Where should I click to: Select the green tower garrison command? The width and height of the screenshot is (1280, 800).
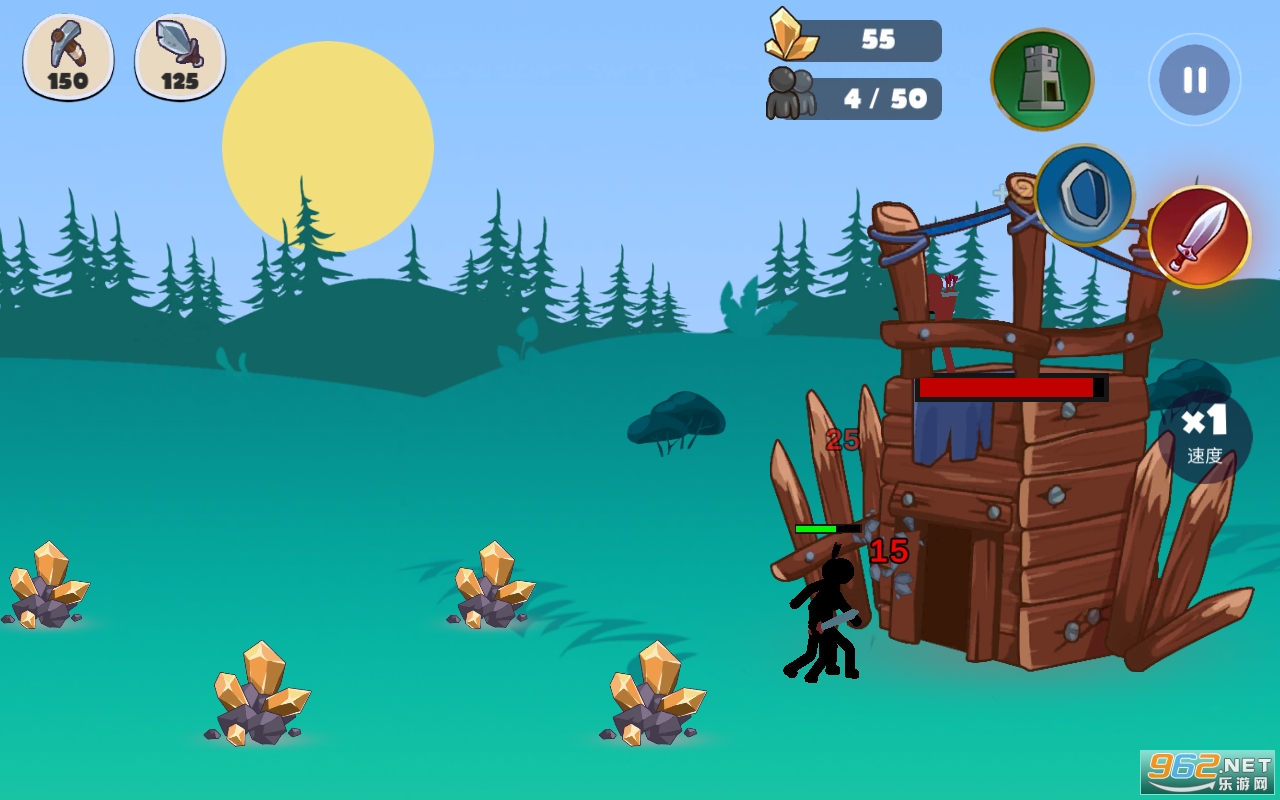tap(1042, 80)
